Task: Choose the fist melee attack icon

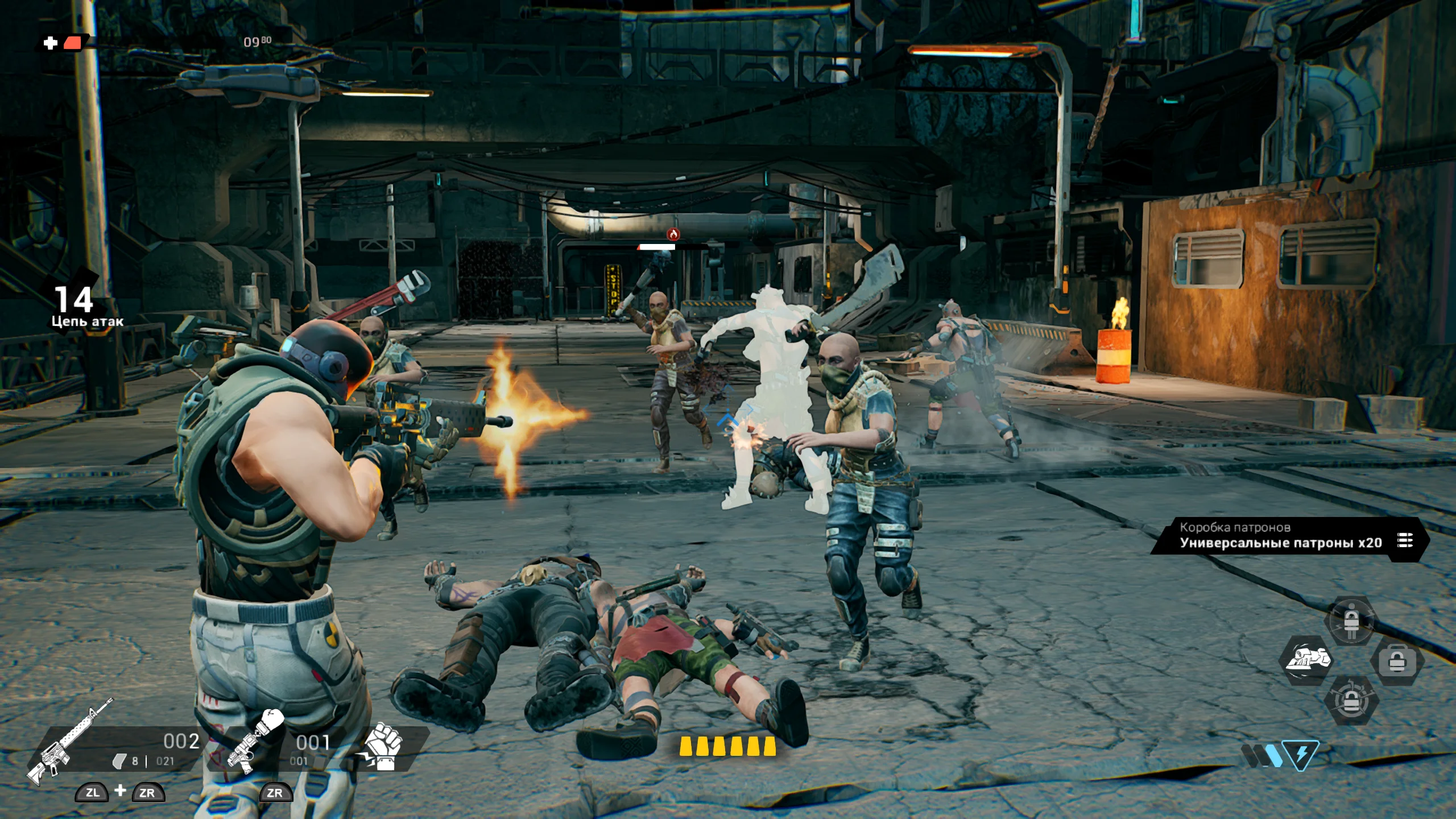Action: click(382, 746)
